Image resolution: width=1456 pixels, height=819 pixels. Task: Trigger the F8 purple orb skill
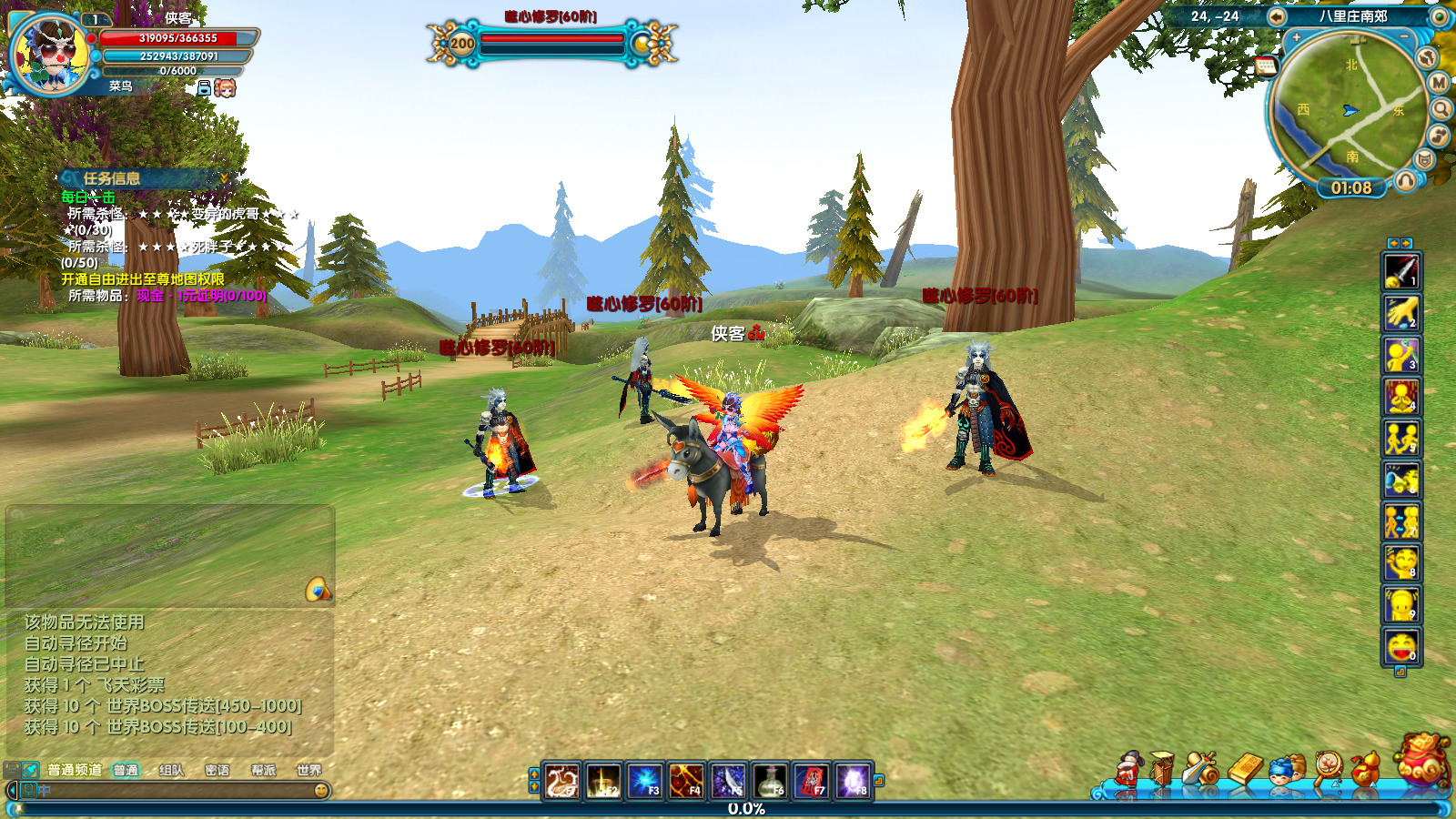(x=853, y=781)
